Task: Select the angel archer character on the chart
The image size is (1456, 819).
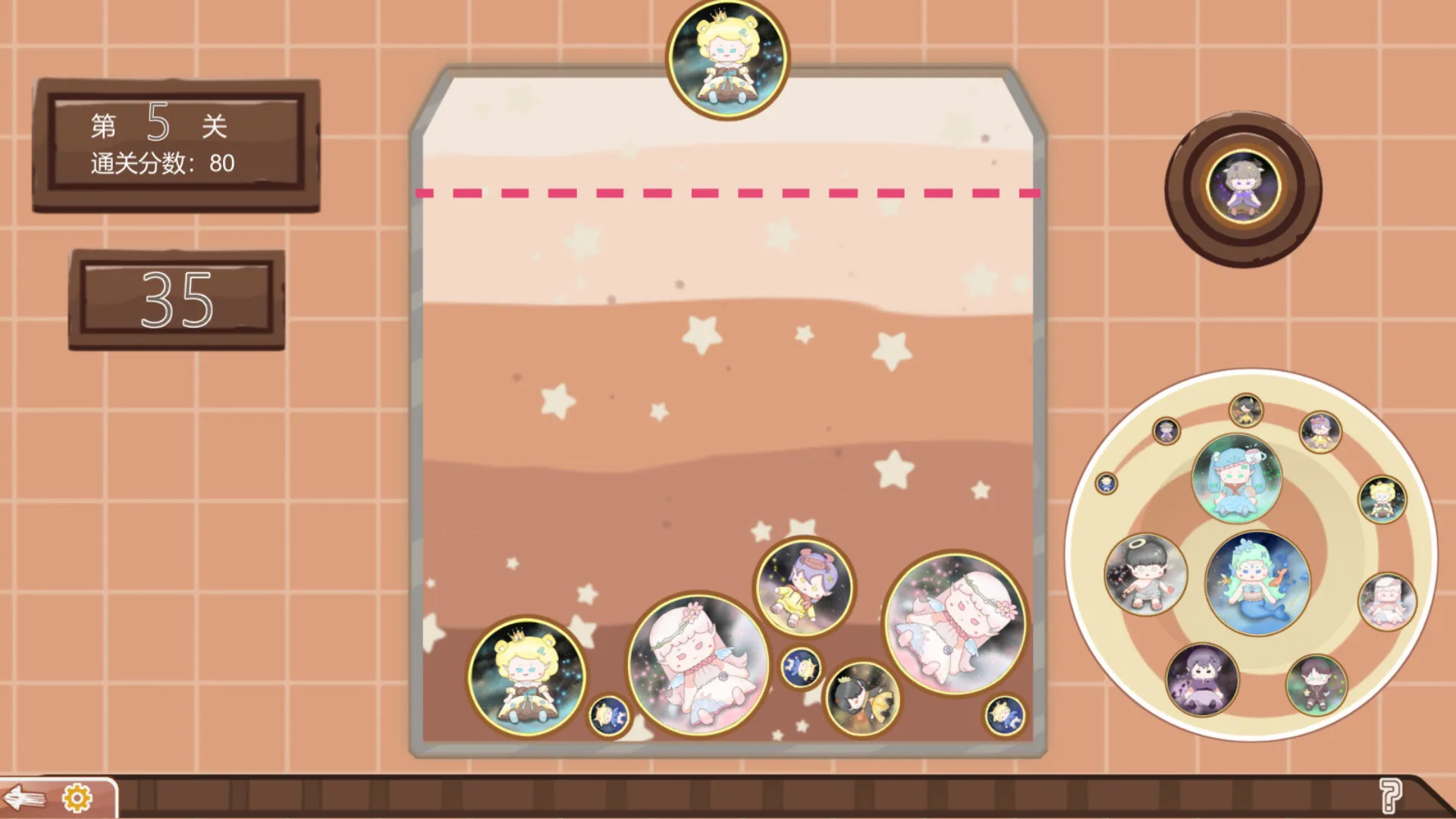Action: click(x=1145, y=575)
